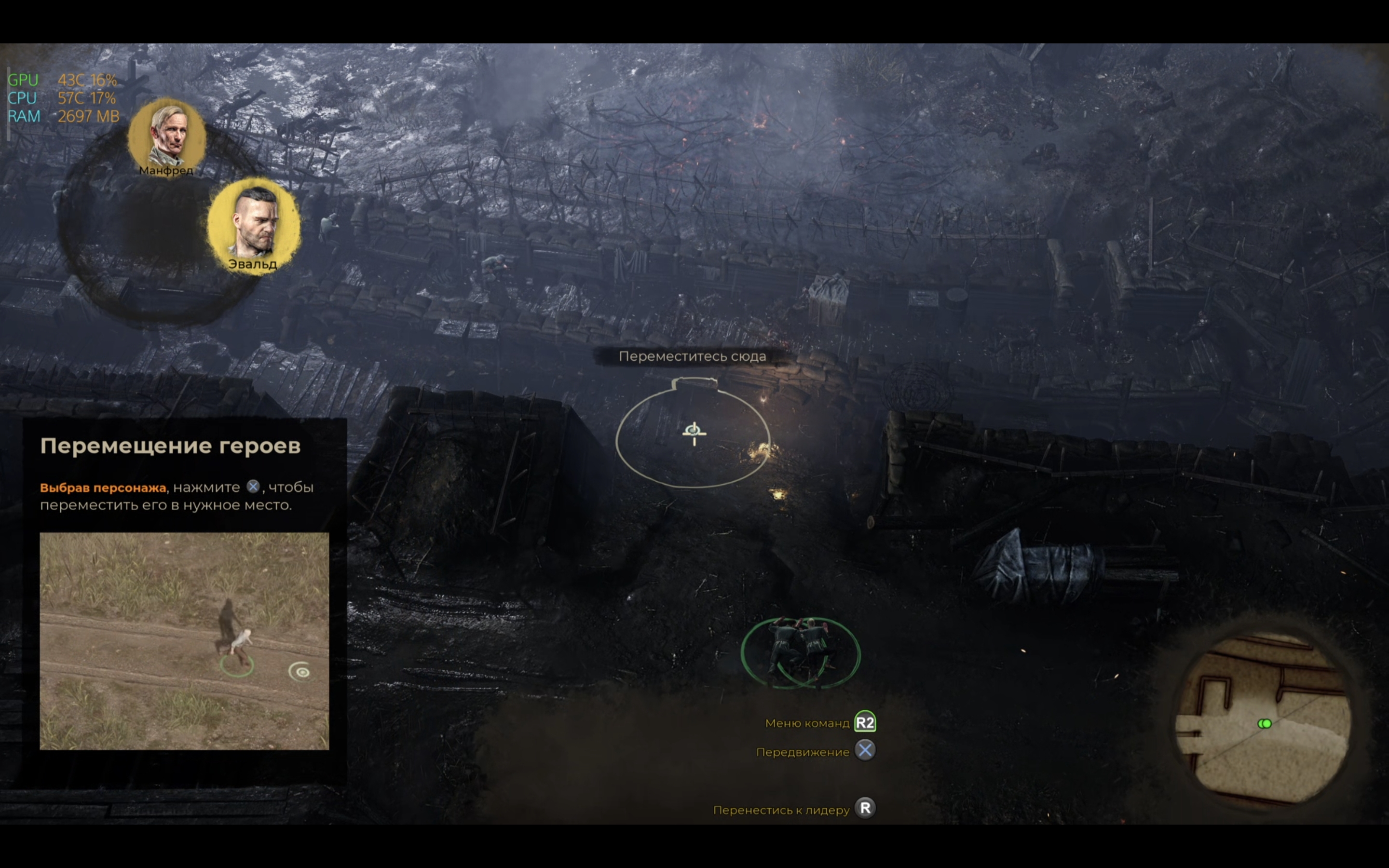Viewport: 1389px width, 868px height.
Task: Click the tutorial movement preview thumbnail
Action: (x=184, y=640)
